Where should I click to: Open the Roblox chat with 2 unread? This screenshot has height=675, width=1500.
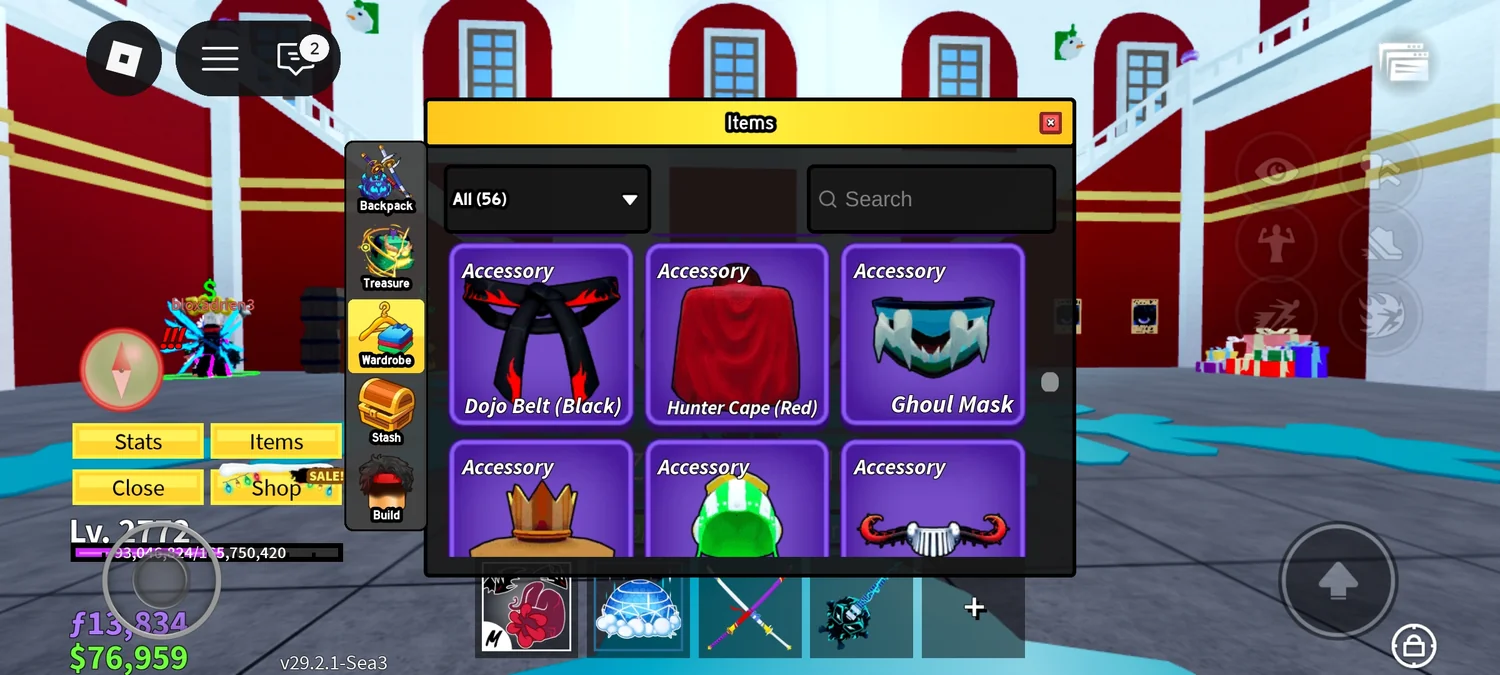click(x=297, y=58)
